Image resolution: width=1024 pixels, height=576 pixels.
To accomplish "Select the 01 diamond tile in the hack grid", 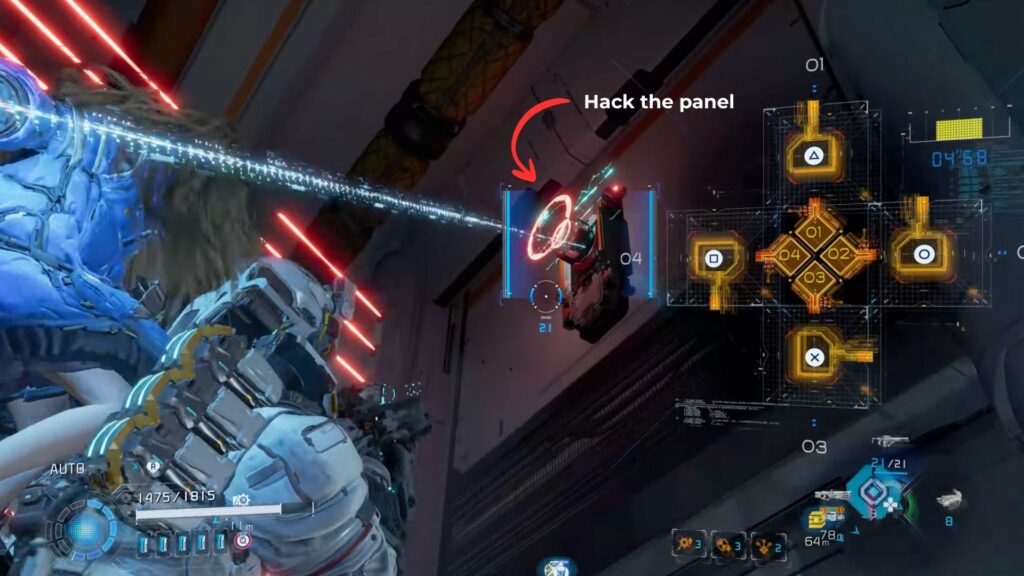I will point(814,234).
